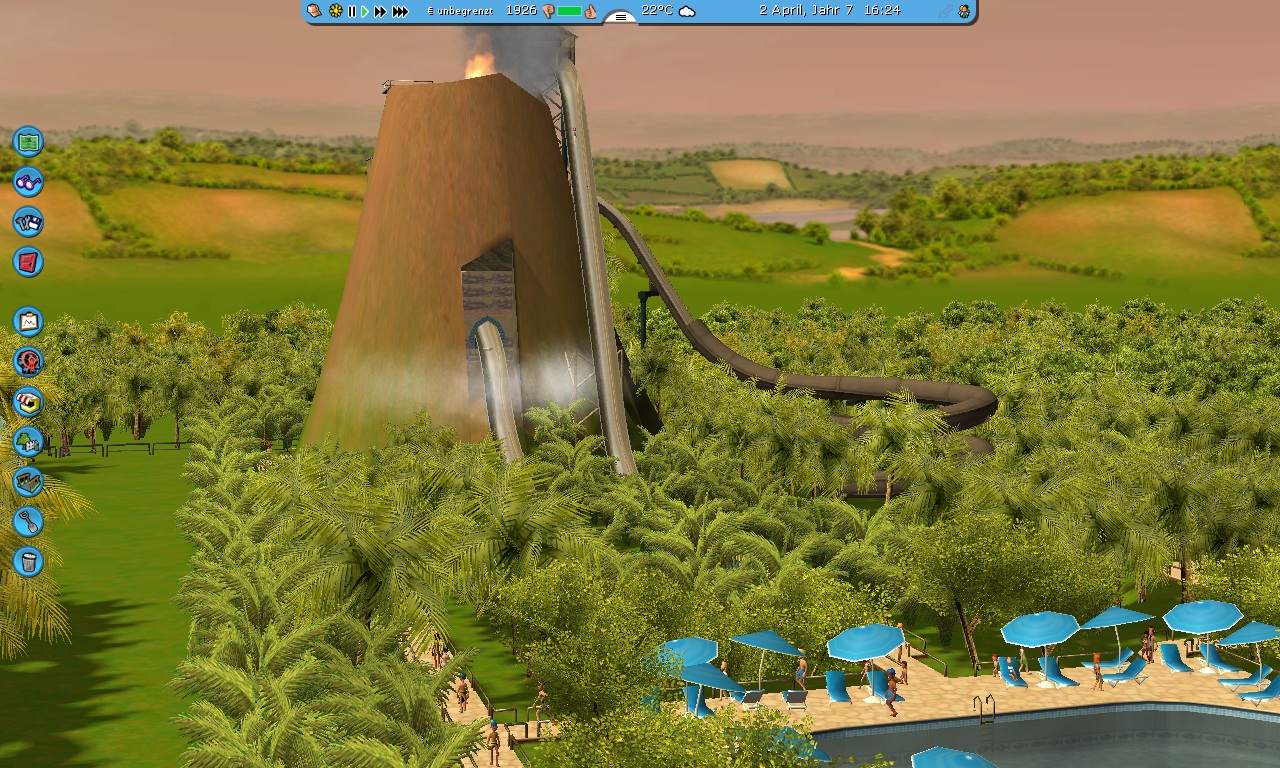Image resolution: width=1280 pixels, height=768 pixels.
Task: Set game speed to triple fast-forward
Action: (x=400, y=11)
